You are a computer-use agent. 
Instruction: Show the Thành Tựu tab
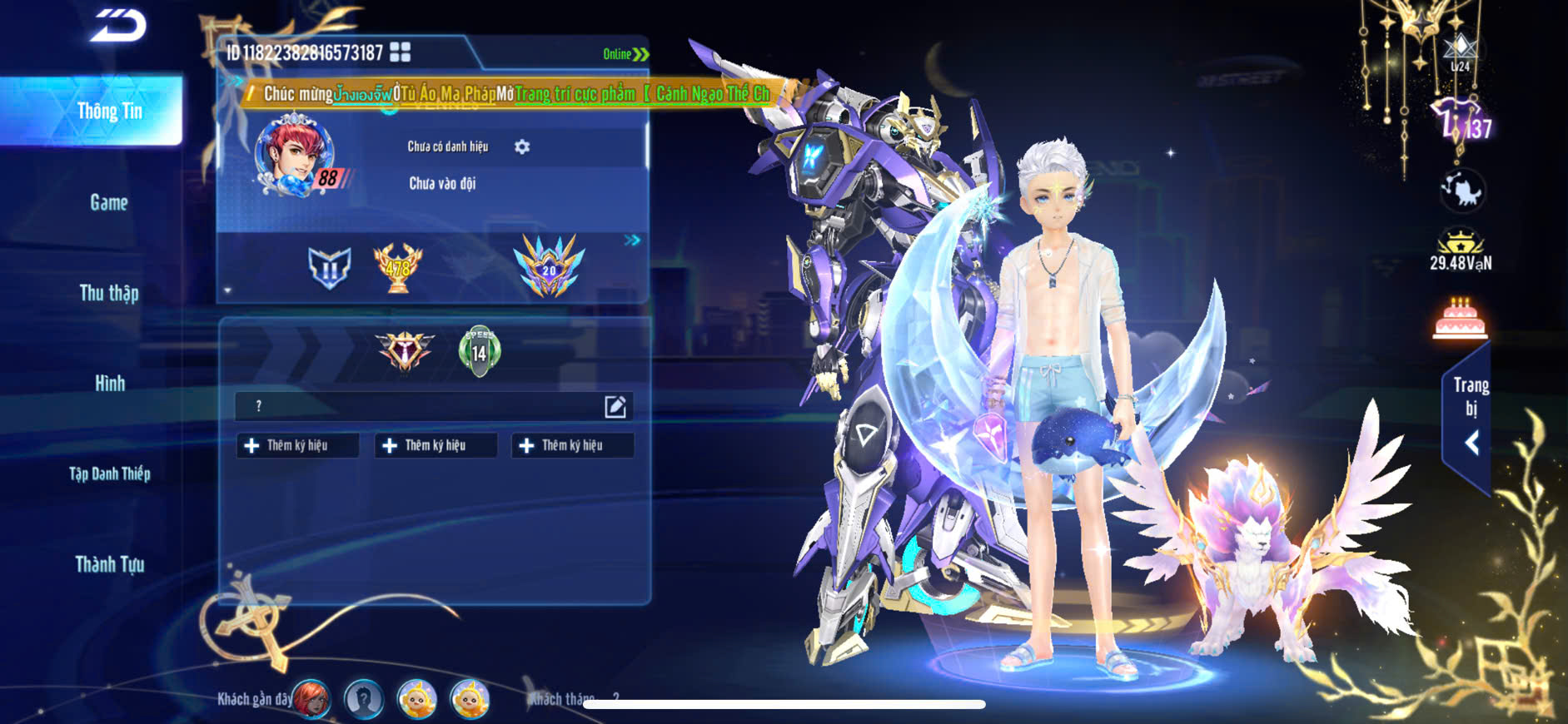pyautogui.click(x=109, y=564)
